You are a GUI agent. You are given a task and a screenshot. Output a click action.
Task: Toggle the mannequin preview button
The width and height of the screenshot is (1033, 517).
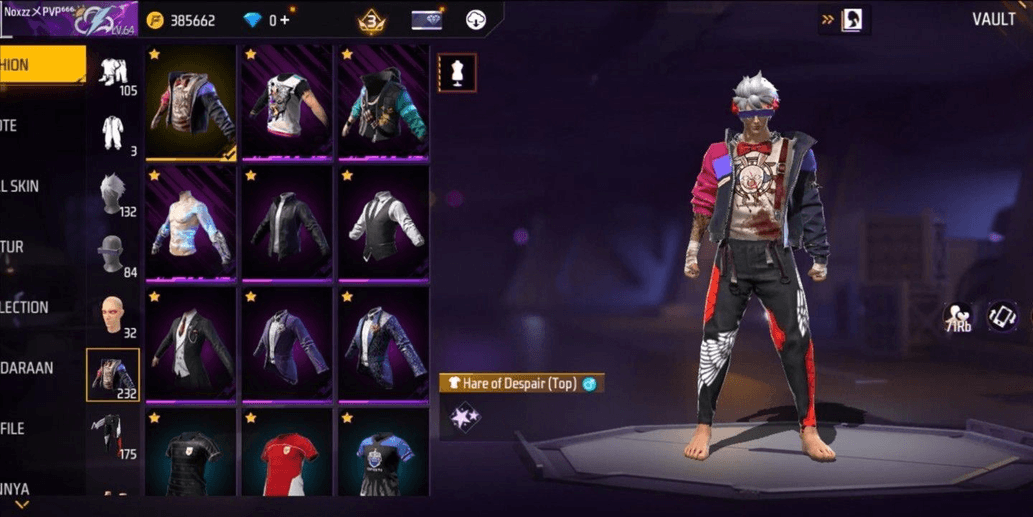click(x=457, y=73)
